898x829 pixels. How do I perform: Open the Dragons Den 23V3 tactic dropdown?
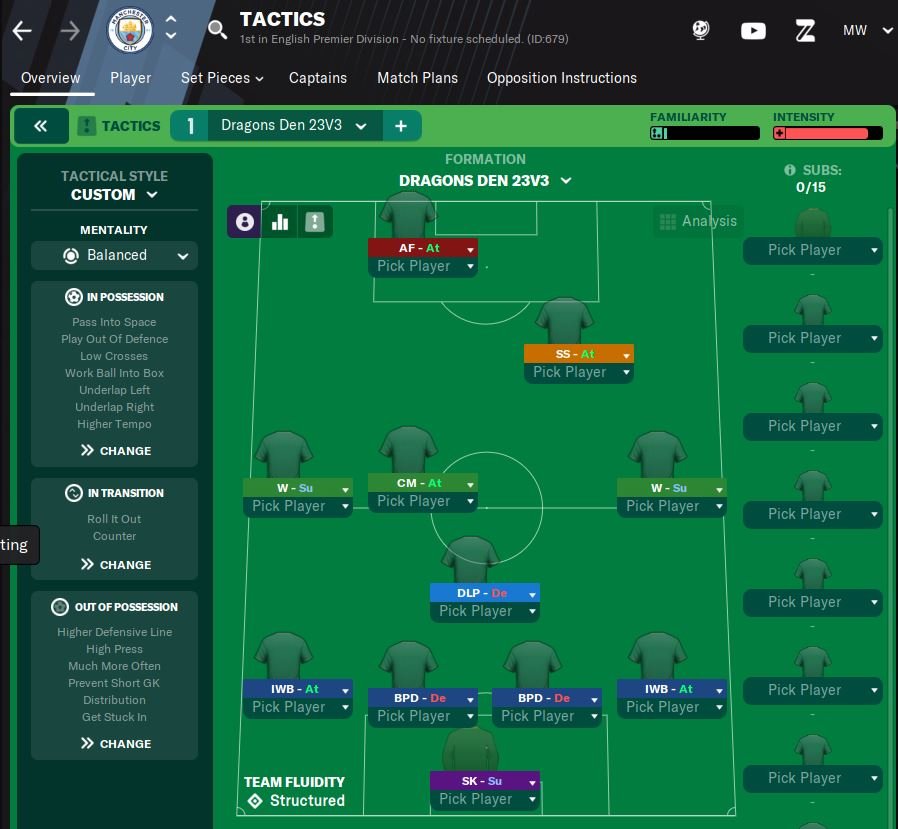pyautogui.click(x=294, y=126)
